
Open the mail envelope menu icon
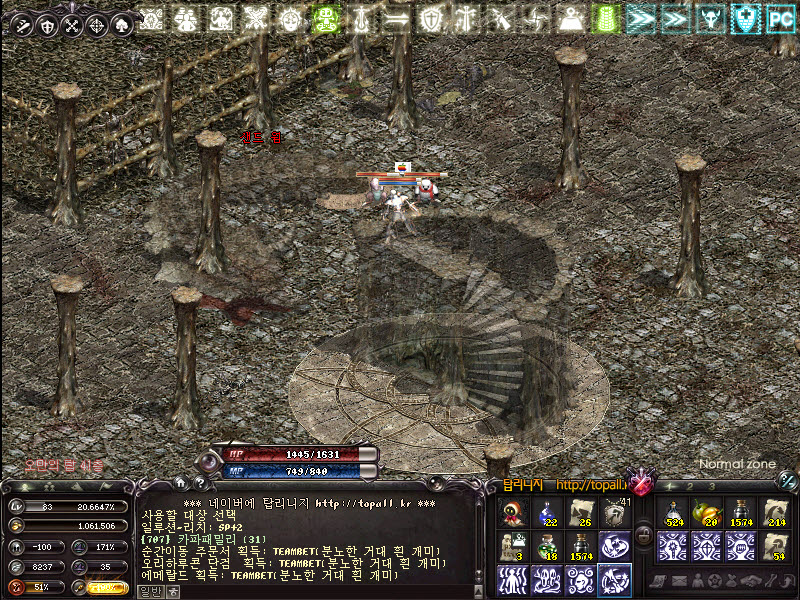click(x=681, y=581)
